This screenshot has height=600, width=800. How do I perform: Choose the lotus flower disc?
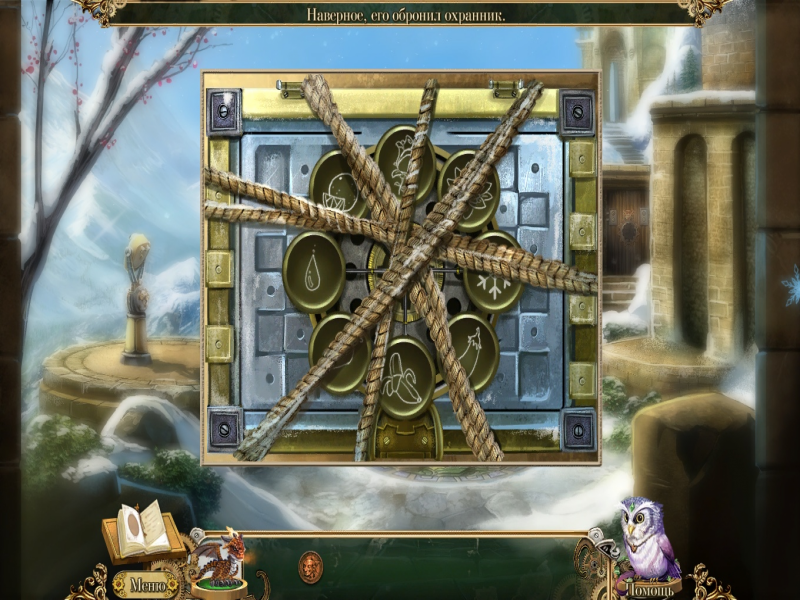(x=468, y=188)
